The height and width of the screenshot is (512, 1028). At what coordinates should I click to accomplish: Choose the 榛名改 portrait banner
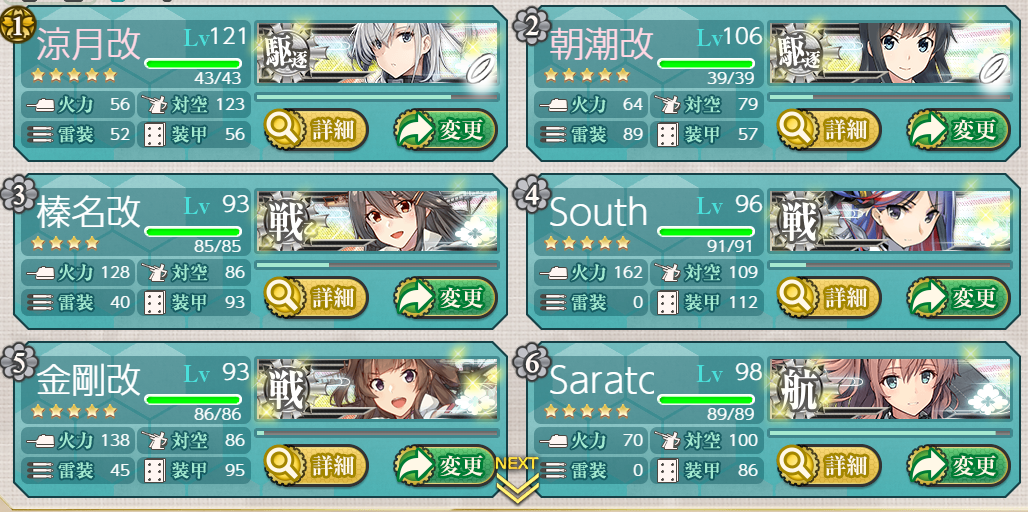coord(378,221)
